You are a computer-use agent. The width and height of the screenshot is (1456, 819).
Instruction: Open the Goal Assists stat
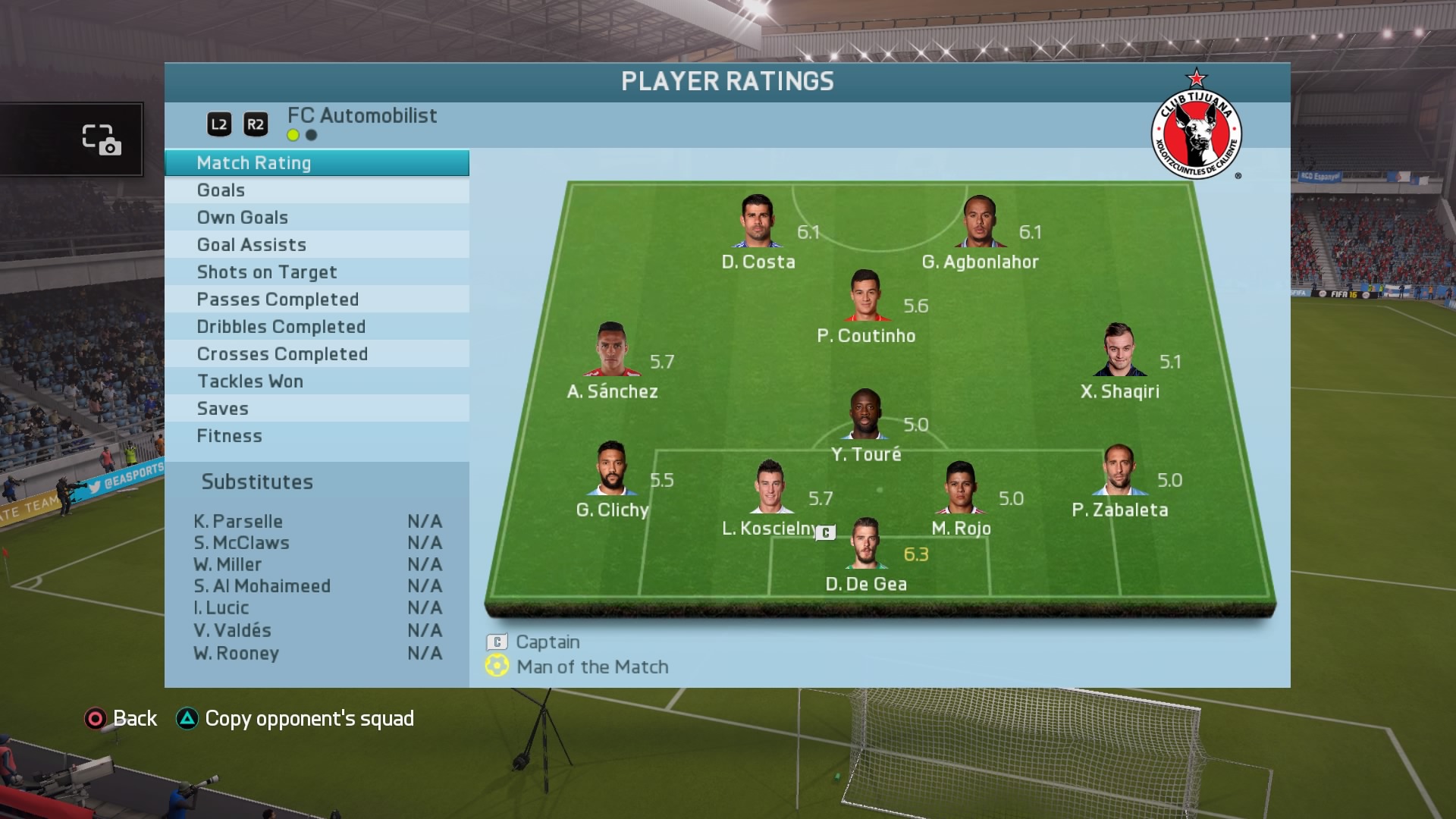pos(316,245)
